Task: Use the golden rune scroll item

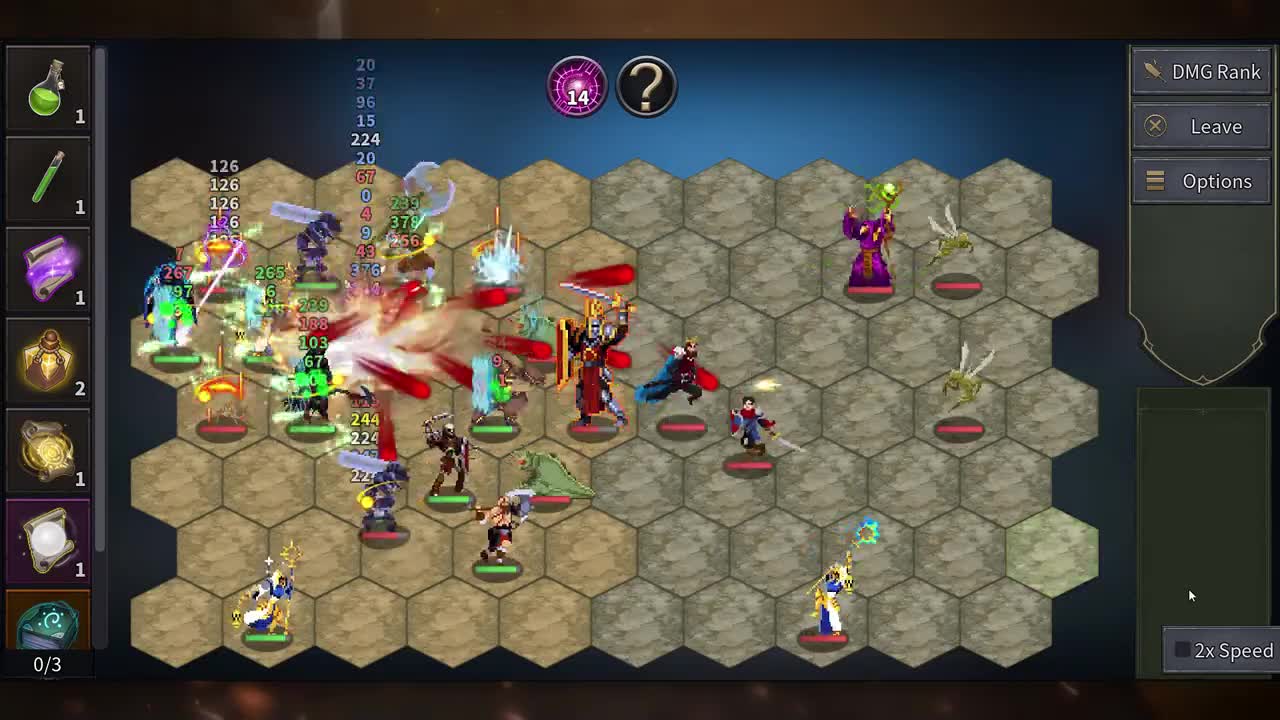Action: [x=48, y=450]
